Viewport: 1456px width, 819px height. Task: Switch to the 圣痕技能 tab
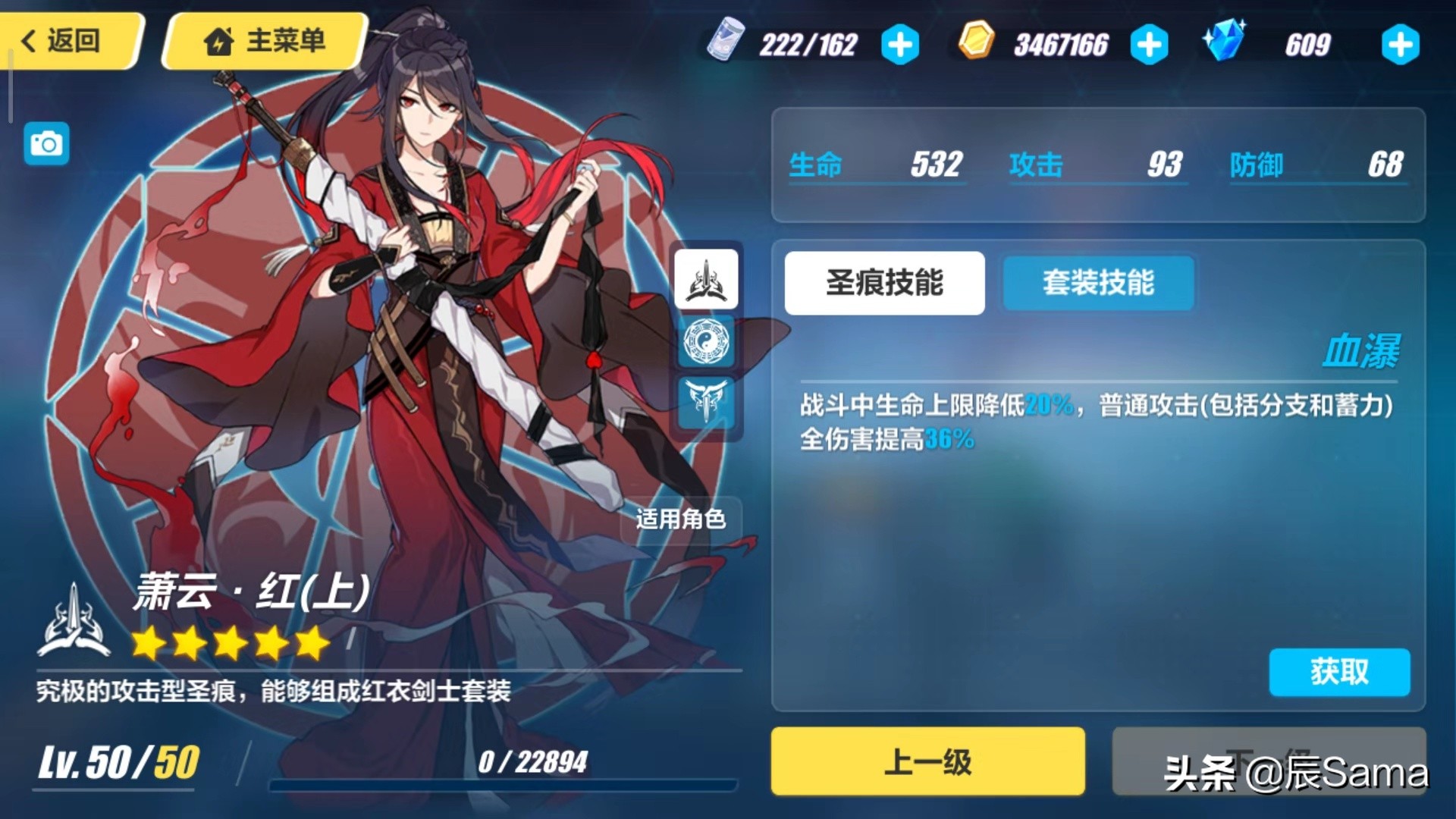pyautogui.click(x=883, y=283)
